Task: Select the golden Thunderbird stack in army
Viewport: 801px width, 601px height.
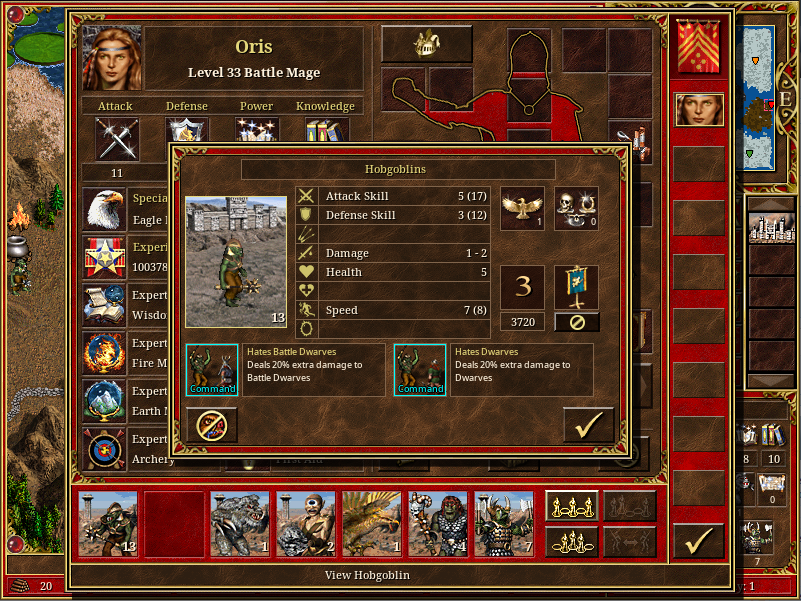Action: point(371,523)
